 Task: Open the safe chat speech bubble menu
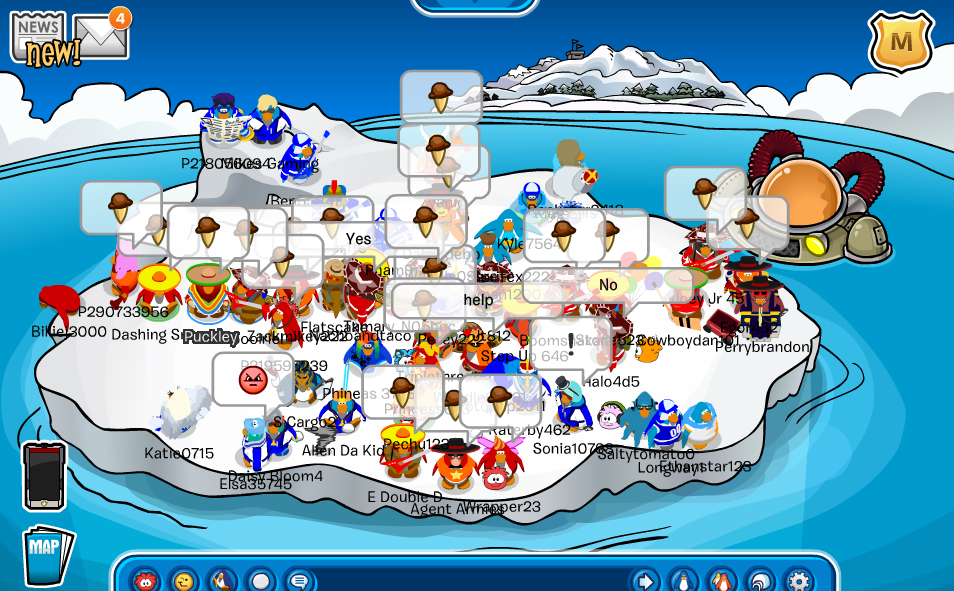298,580
